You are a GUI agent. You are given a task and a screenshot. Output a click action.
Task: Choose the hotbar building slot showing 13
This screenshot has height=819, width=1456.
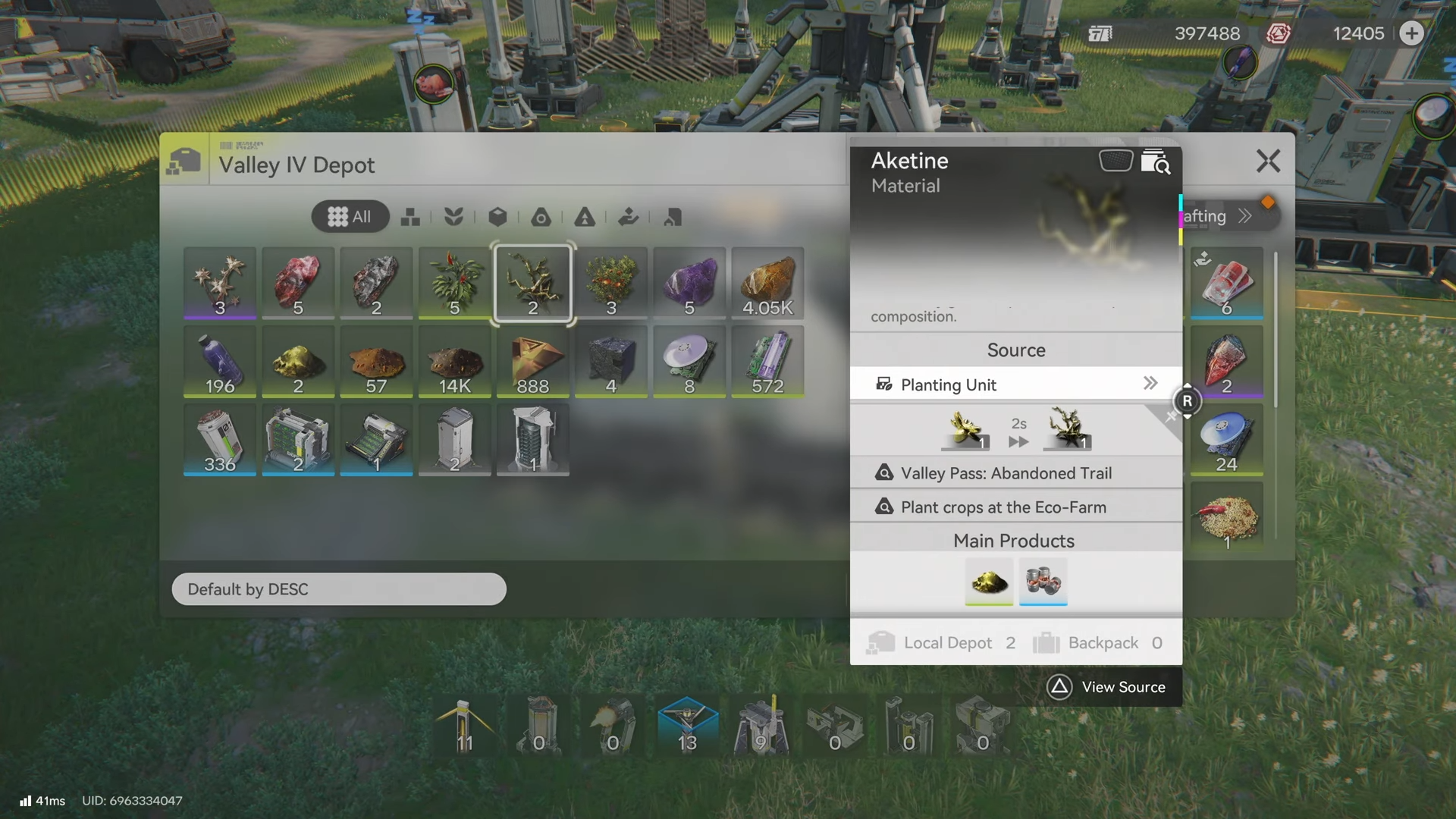(x=687, y=726)
